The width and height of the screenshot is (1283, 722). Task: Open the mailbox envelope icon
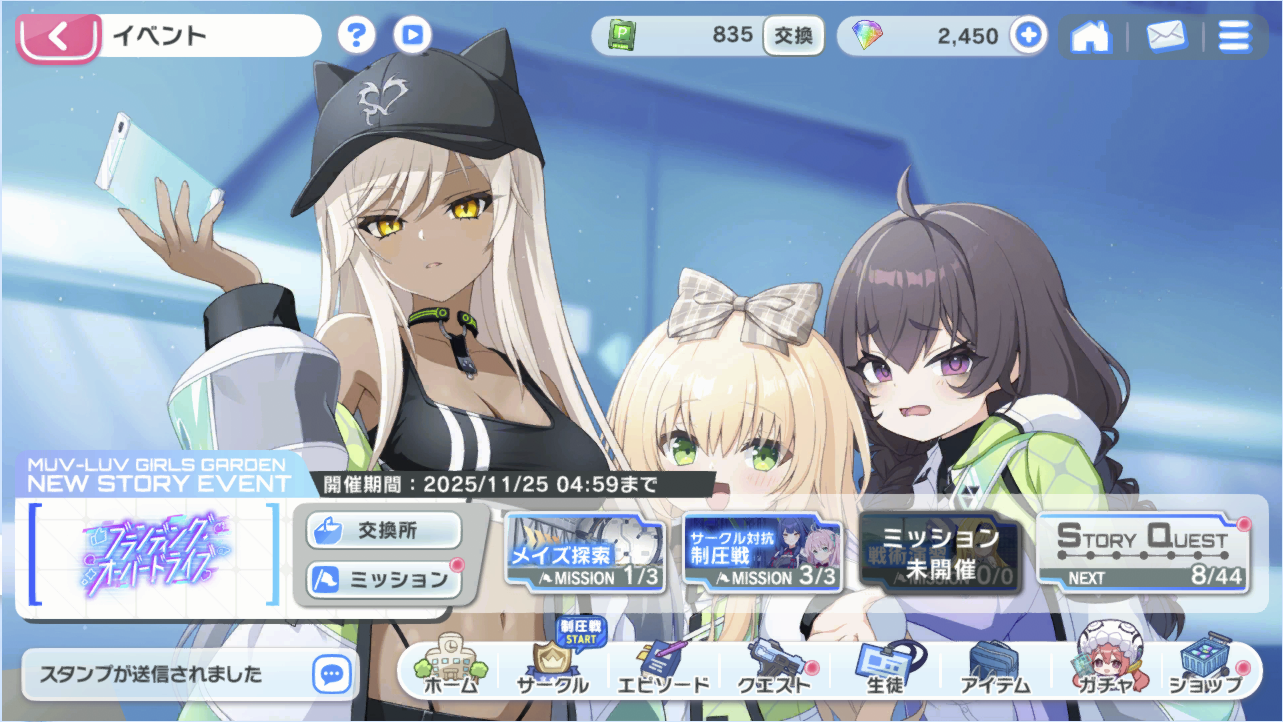pos(1164,37)
